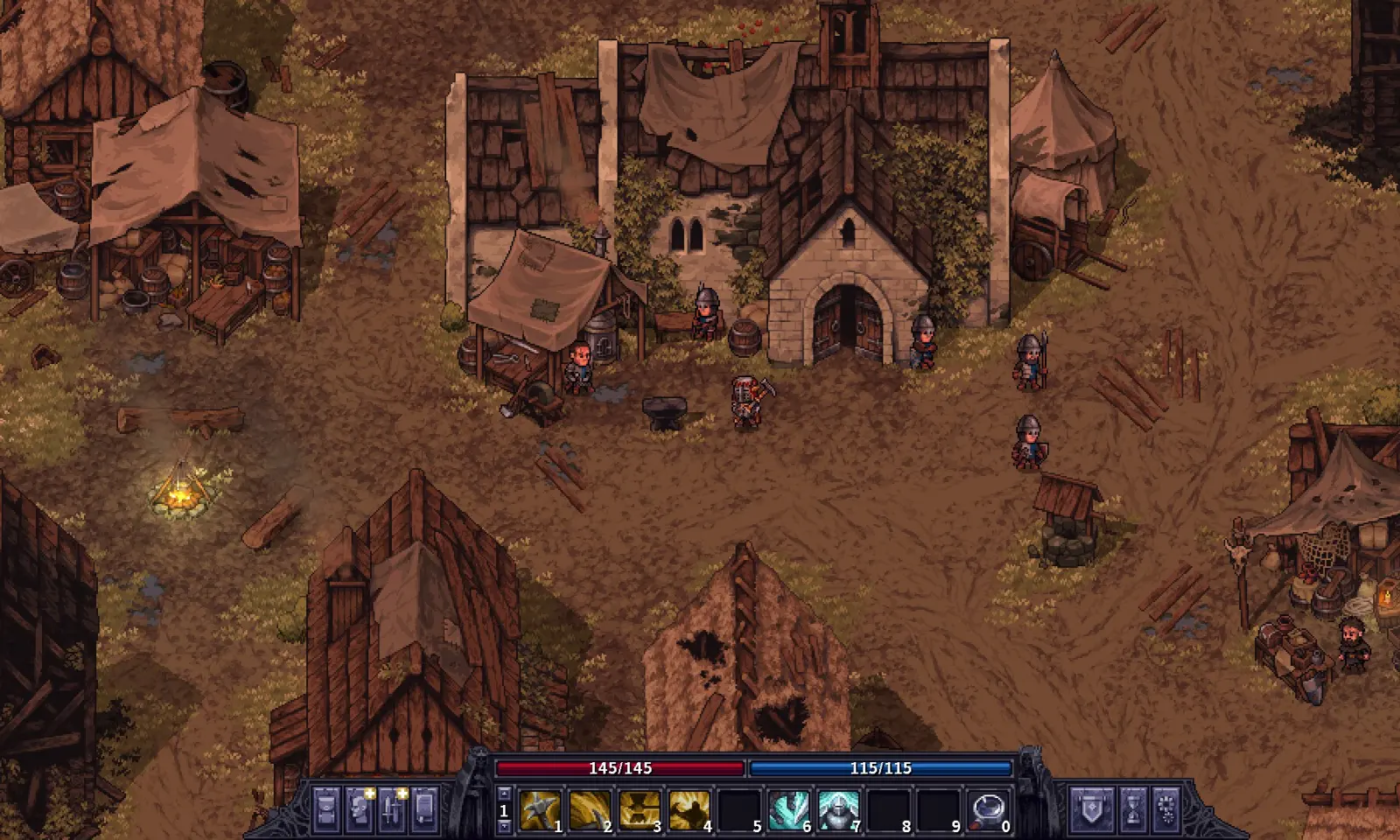The height and width of the screenshot is (840, 1400).
Task: Use the teal armored knight skill in slot 7
Action: [838, 810]
